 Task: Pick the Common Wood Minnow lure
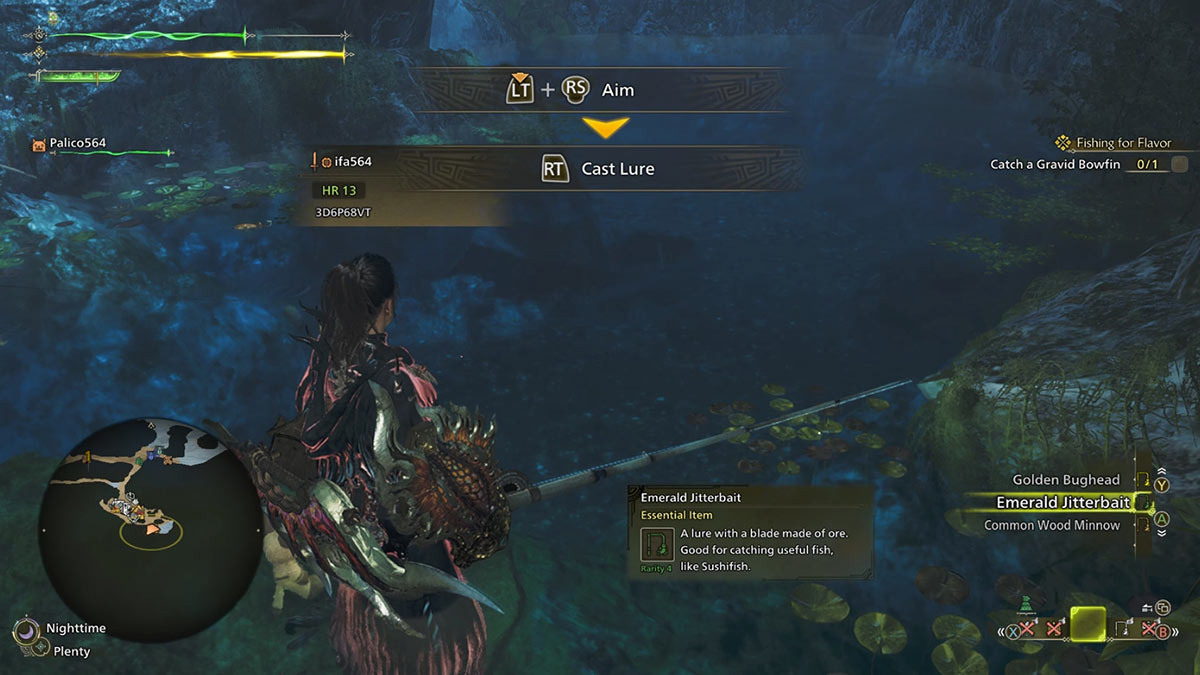pyautogui.click(x=1051, y=525)
